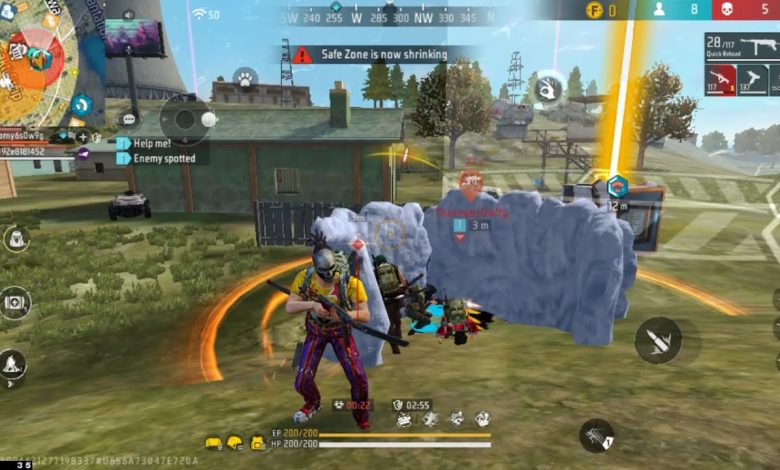Tap the backpack icon on the left edge

pos(16,238)
